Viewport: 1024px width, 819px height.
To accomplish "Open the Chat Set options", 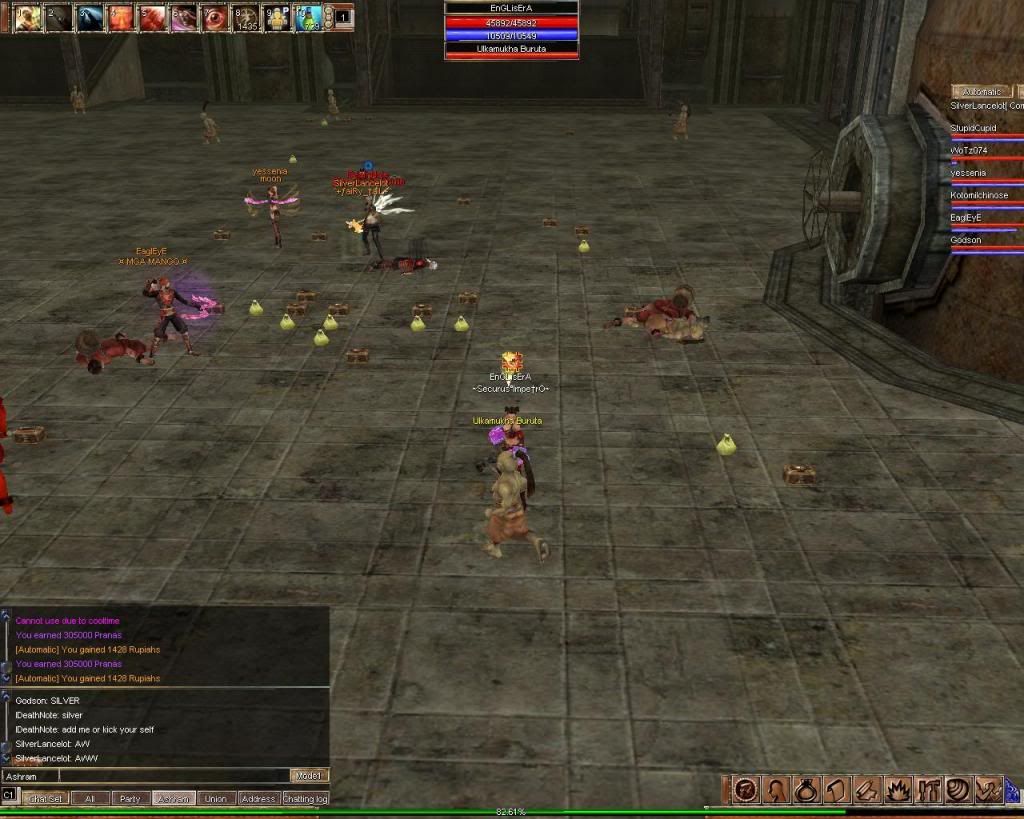I will [44, 799].
